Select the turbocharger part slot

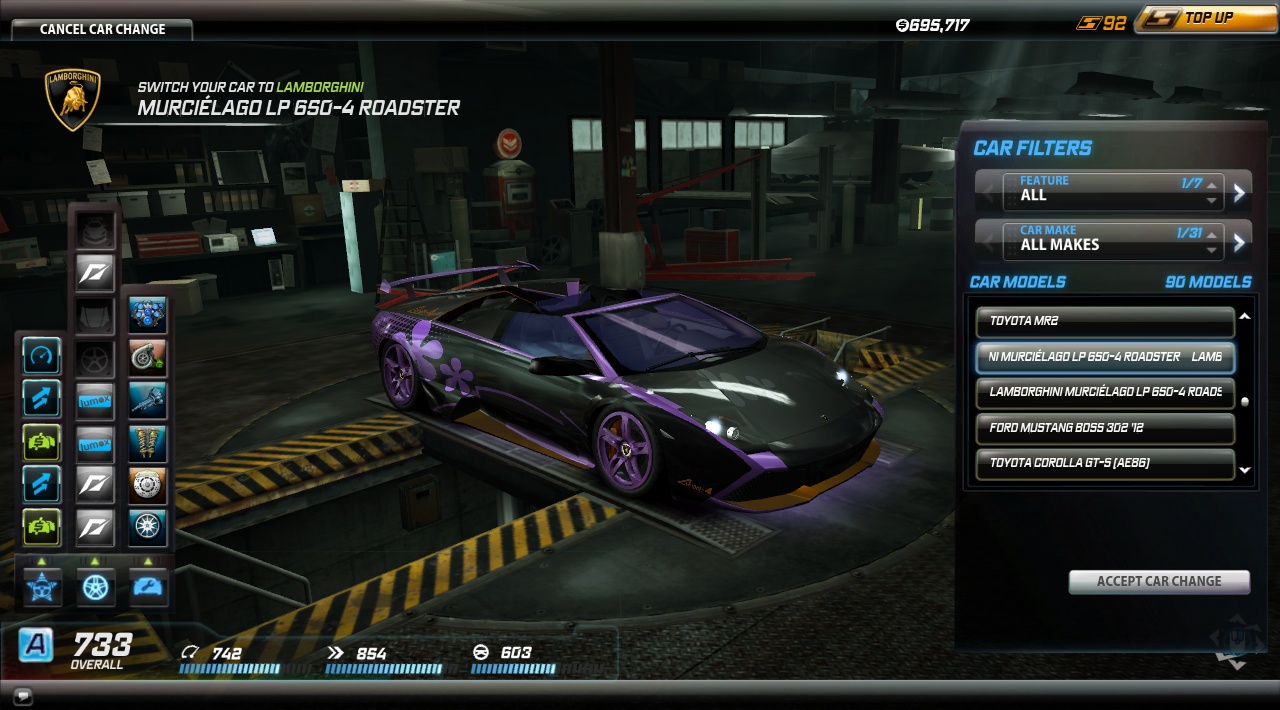[148, 357]
